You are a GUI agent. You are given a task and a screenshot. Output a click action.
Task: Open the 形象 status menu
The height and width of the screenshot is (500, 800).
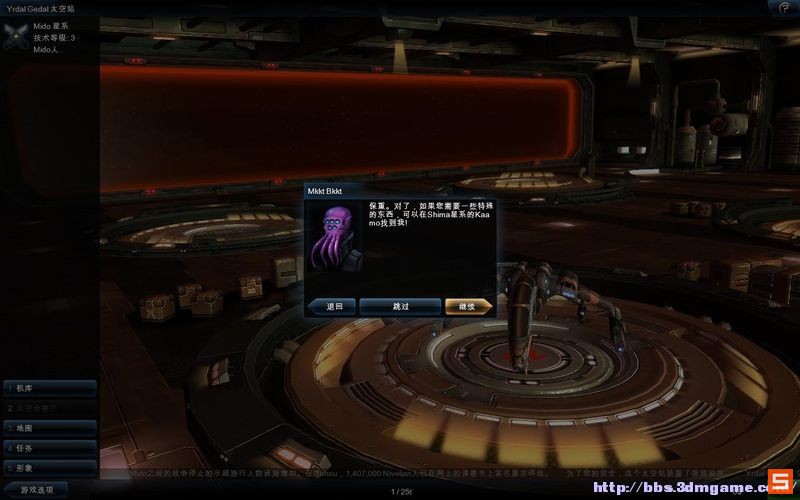pos(49,468)
